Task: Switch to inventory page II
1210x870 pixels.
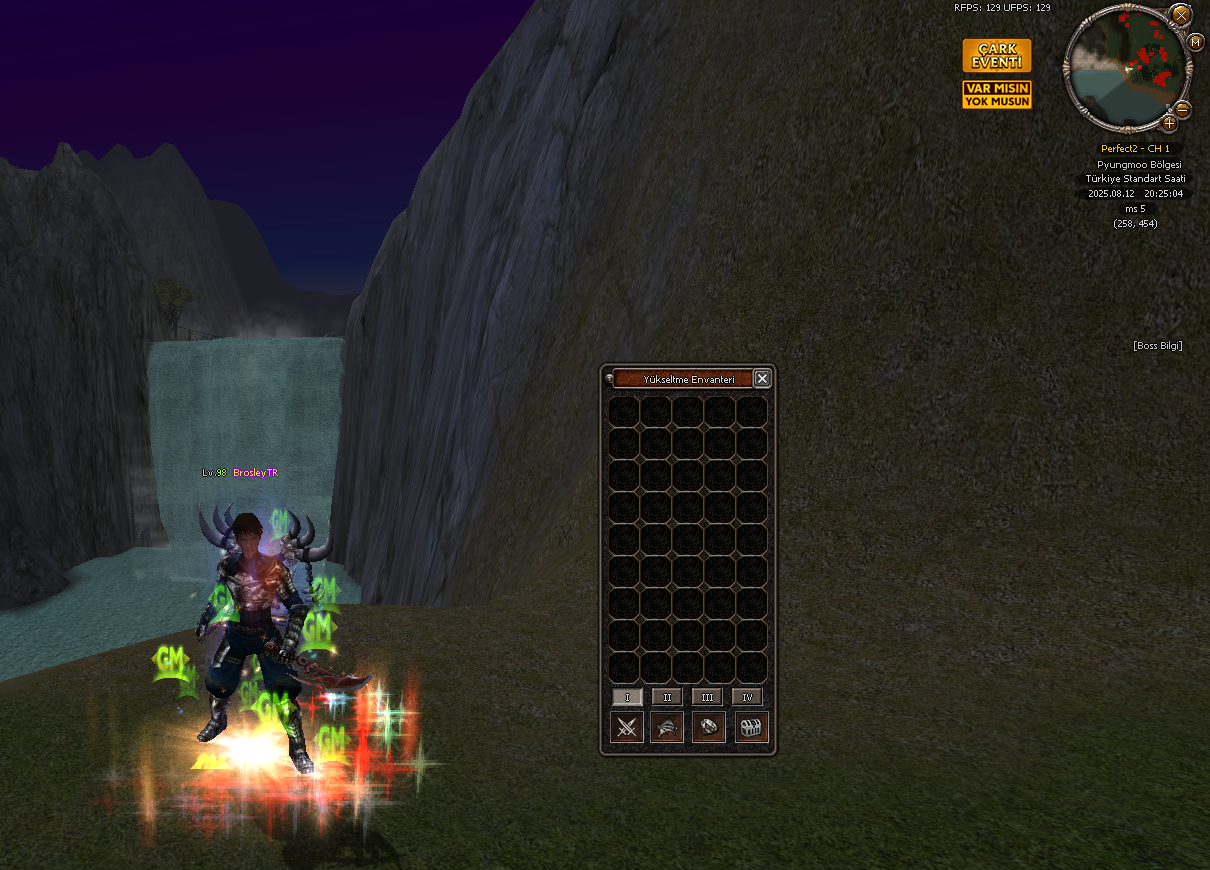Action: 667,697
